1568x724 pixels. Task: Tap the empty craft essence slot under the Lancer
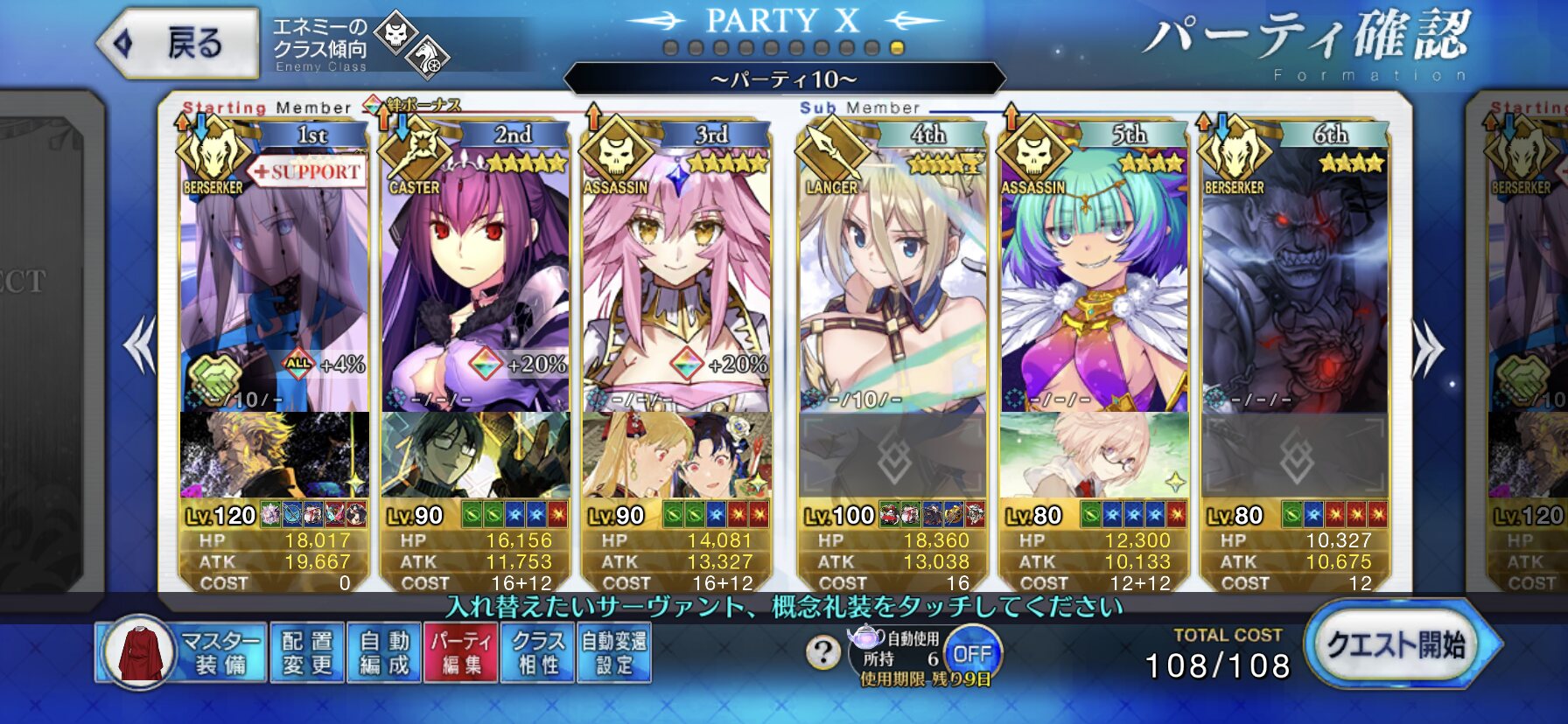[892, 456]
